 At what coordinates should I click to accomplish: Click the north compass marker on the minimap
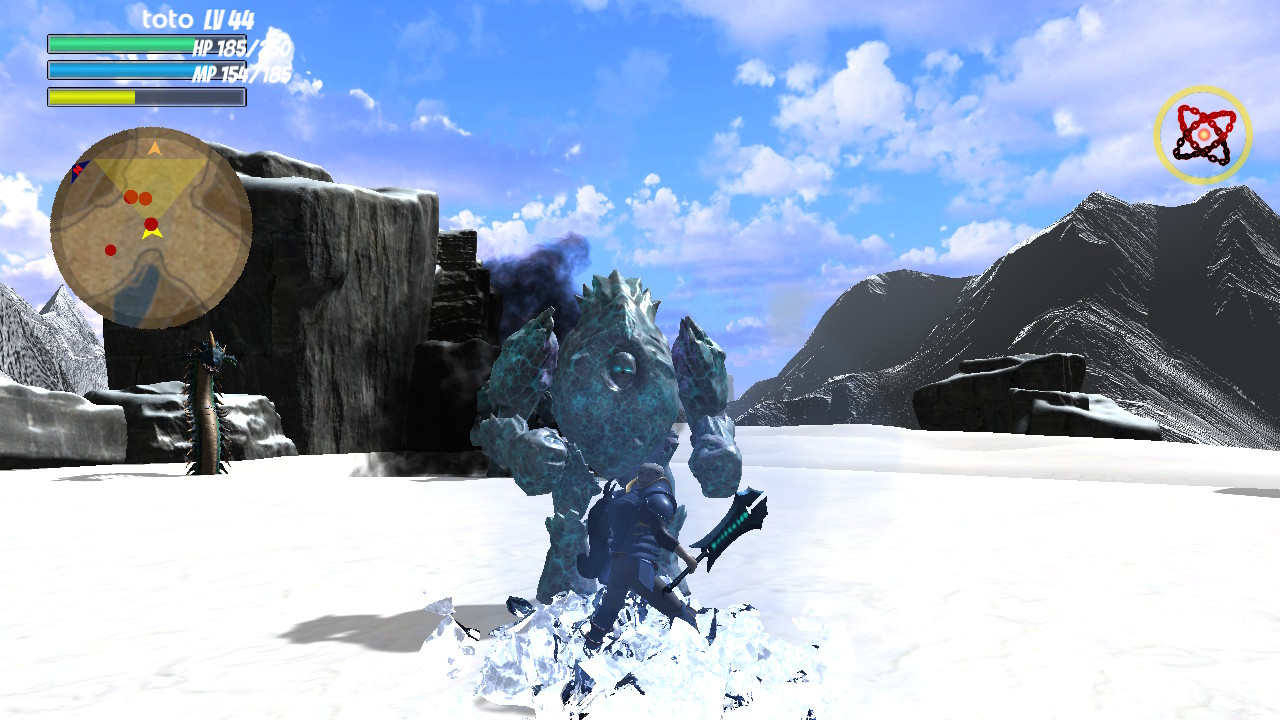(x=78, y=169)
